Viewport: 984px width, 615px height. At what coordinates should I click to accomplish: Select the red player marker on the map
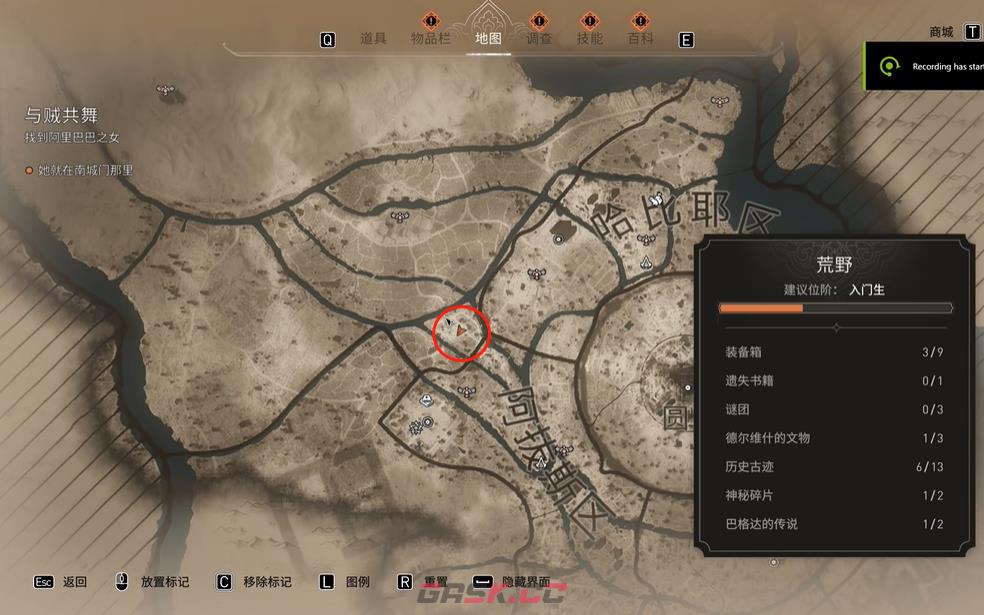(x=461, y=328)
